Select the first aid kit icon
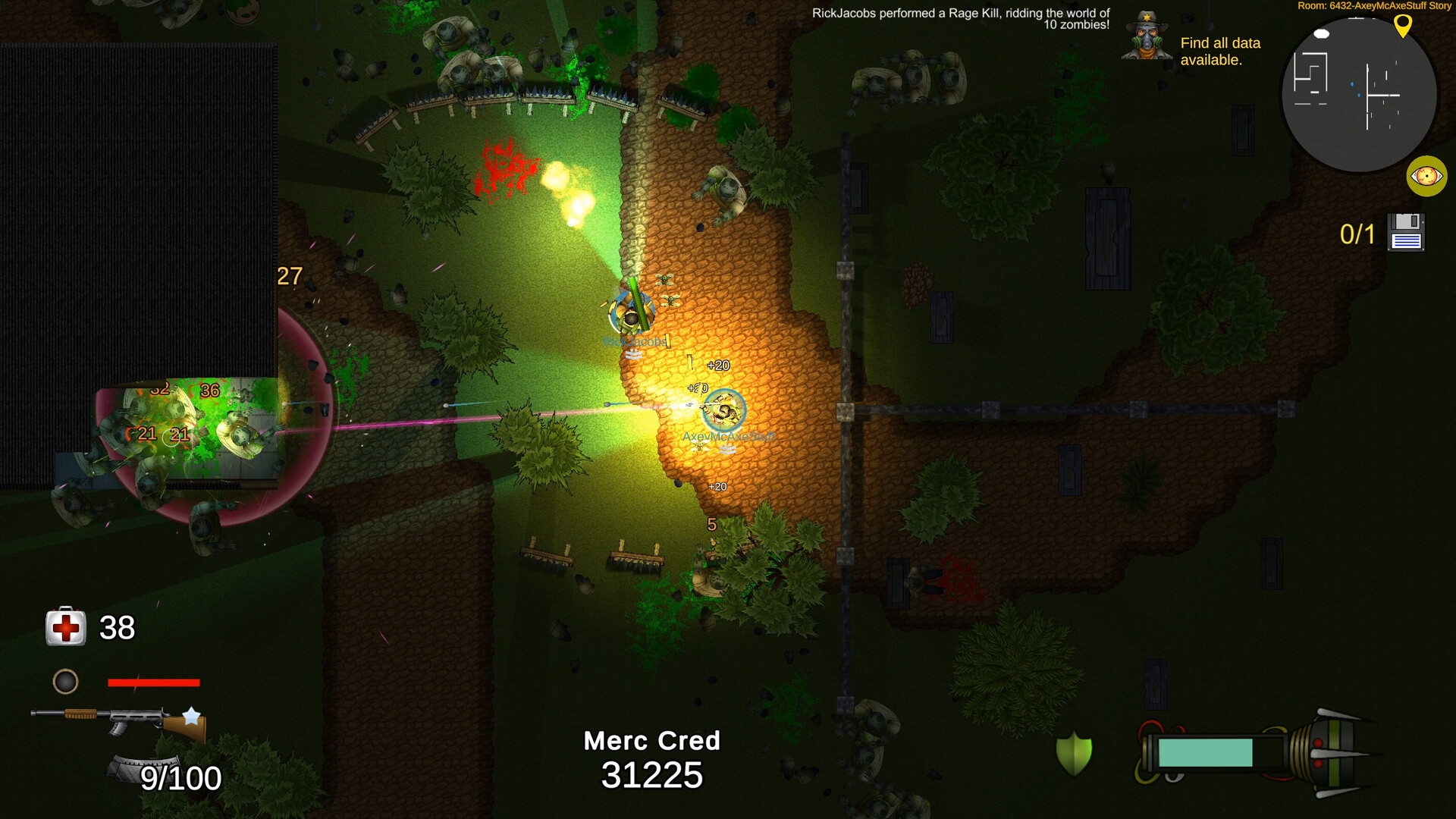Viewport: 1456px width, 819px height. (65, 627)
